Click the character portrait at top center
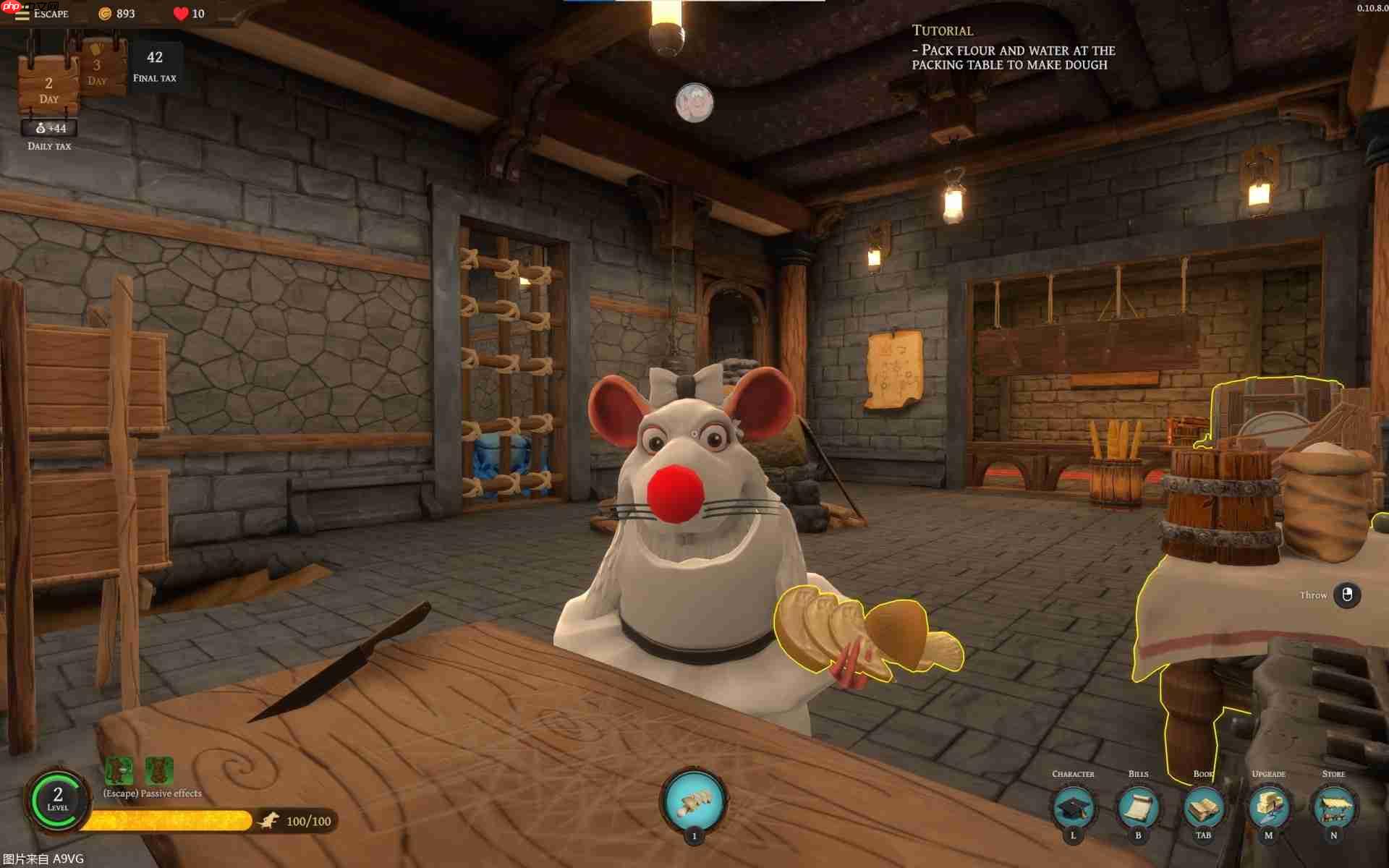 [x=694, y=103]
